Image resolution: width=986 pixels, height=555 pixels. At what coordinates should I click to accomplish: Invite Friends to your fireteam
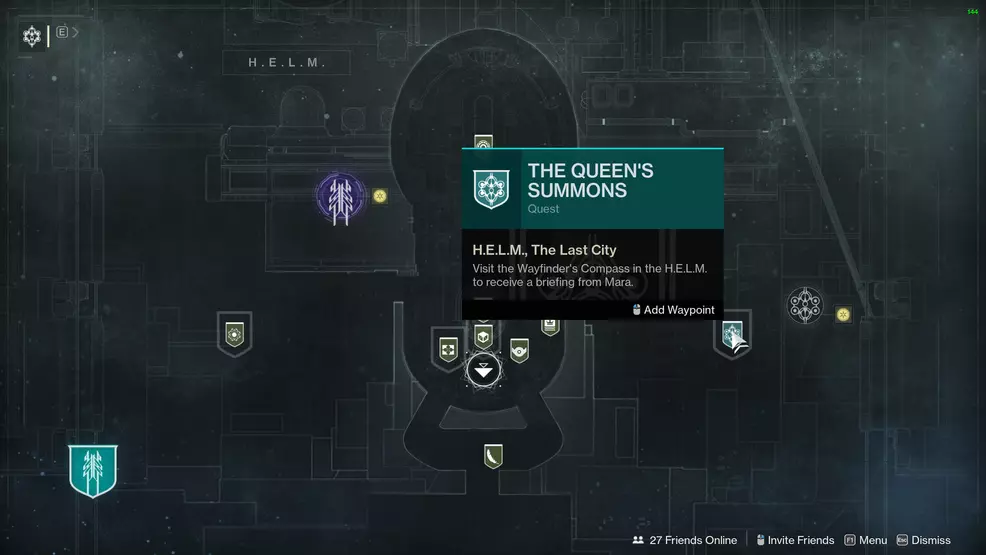pyautogui.click(x=795, y=540)
